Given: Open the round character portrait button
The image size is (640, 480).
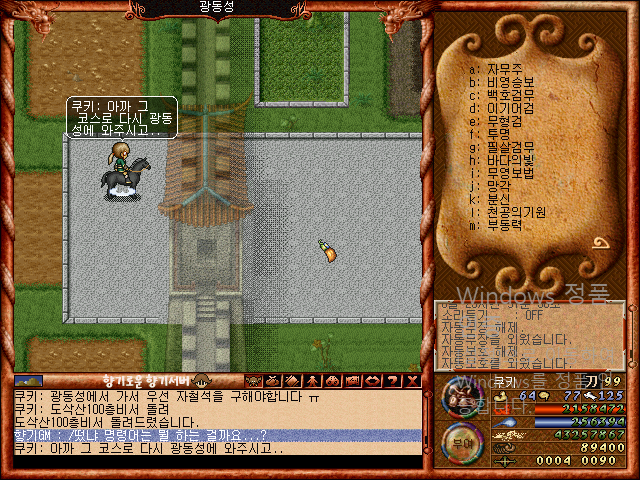Looking at the screenshot, I should click(460, 398).
